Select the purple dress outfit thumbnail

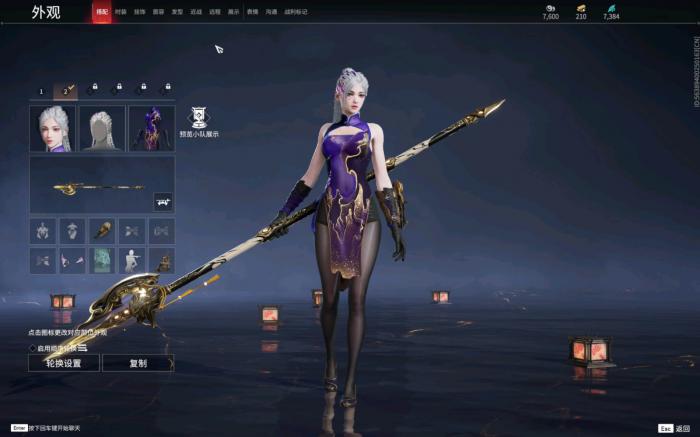pyautogui.click(x=151, y=129)
